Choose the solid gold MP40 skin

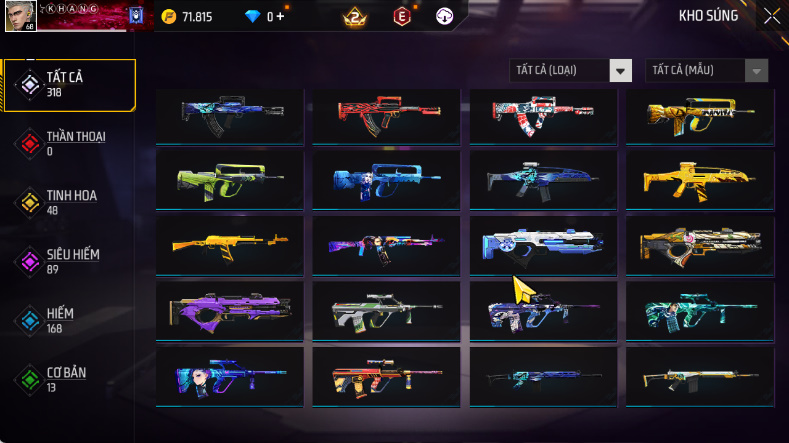(699, 178)
